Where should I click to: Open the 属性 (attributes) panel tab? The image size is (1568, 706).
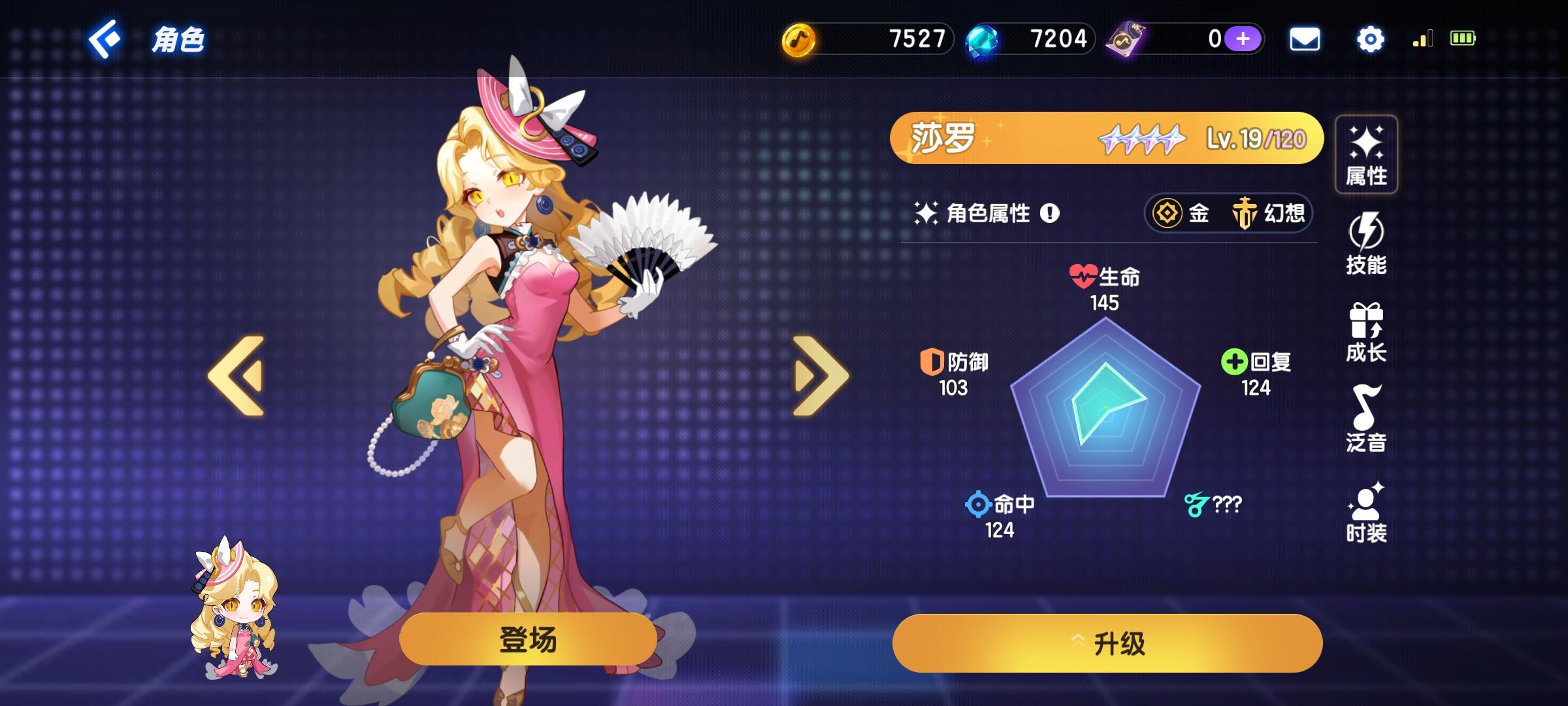[1365, 154]
